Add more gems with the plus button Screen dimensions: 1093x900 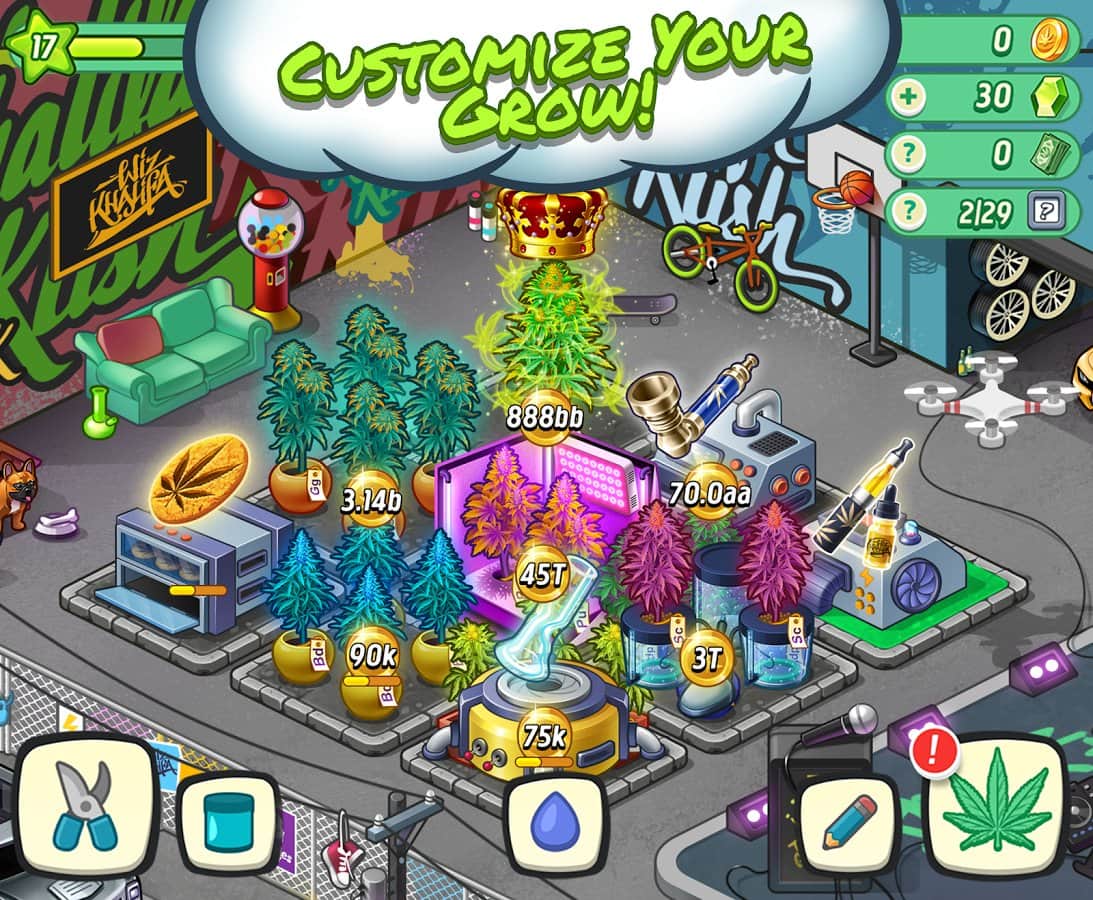pos(912,97)
